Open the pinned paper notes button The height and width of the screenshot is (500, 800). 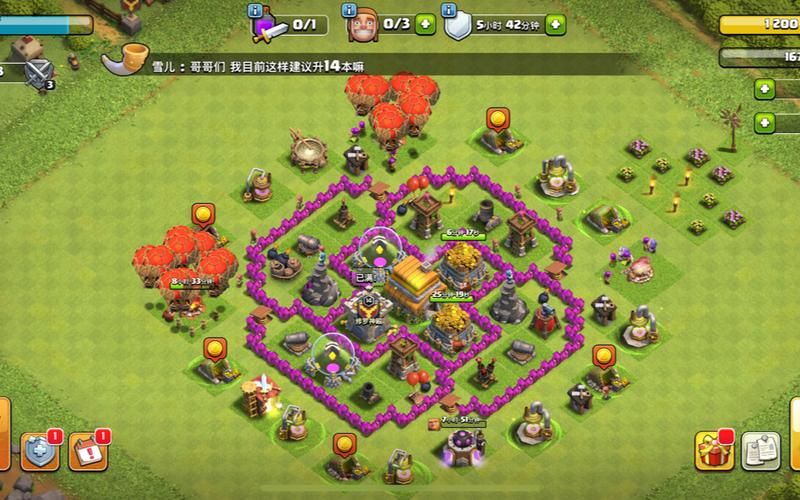pos(762,451)
